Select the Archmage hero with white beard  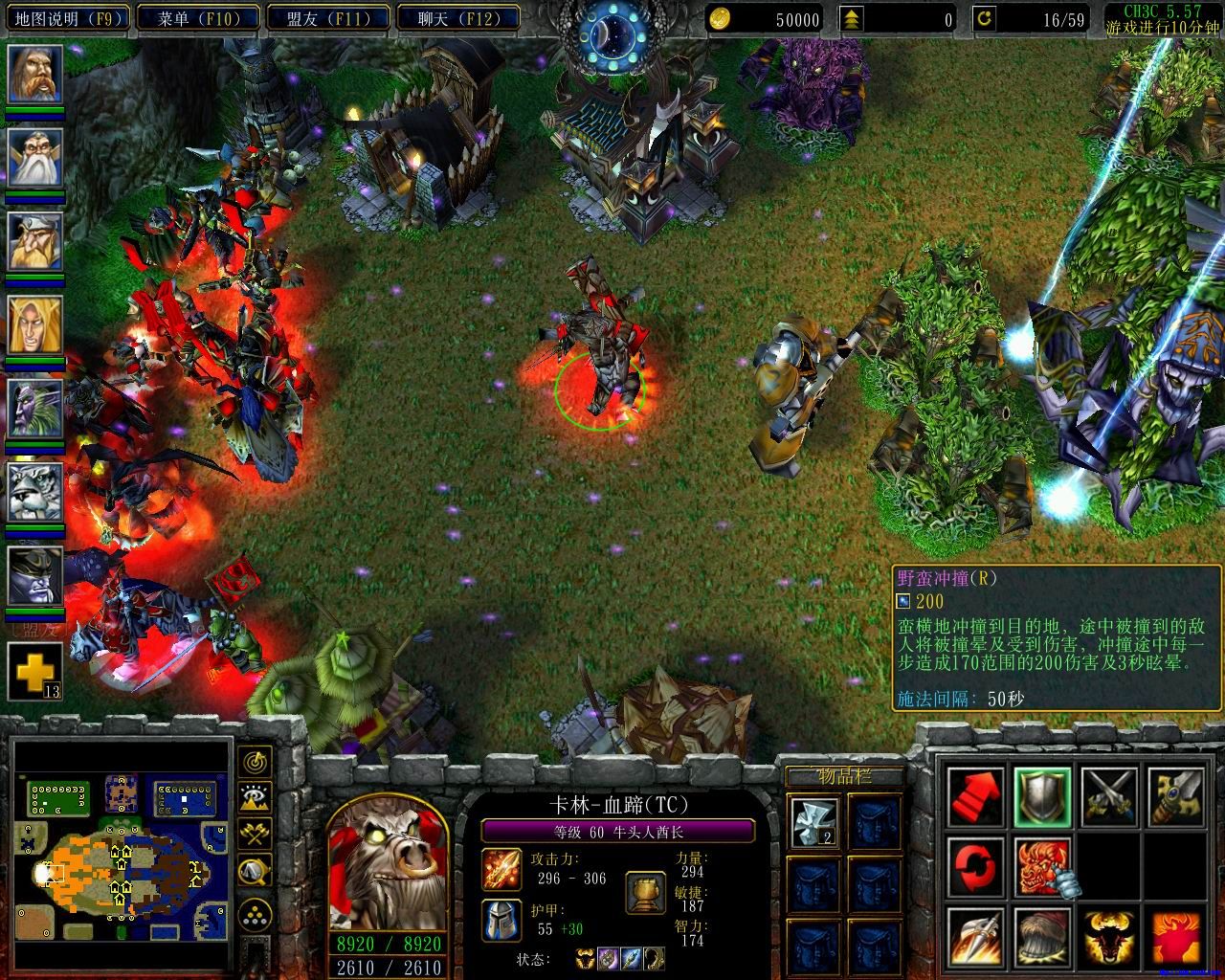coord(35,157)
